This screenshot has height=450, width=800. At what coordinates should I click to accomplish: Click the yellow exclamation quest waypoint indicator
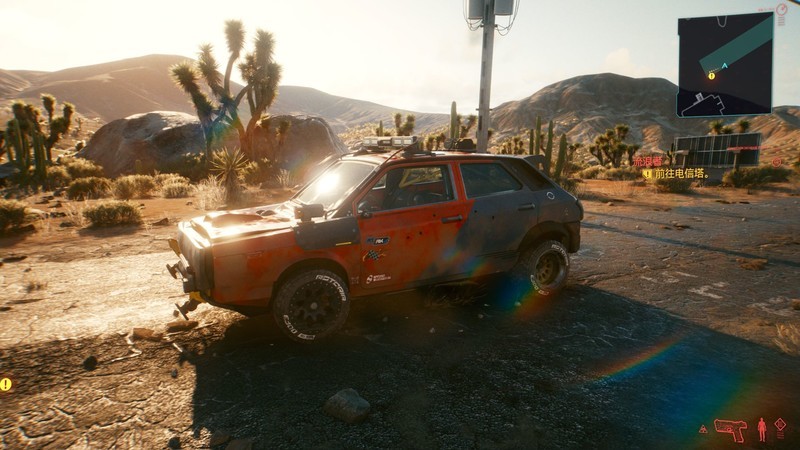click(x=6, y=384)
